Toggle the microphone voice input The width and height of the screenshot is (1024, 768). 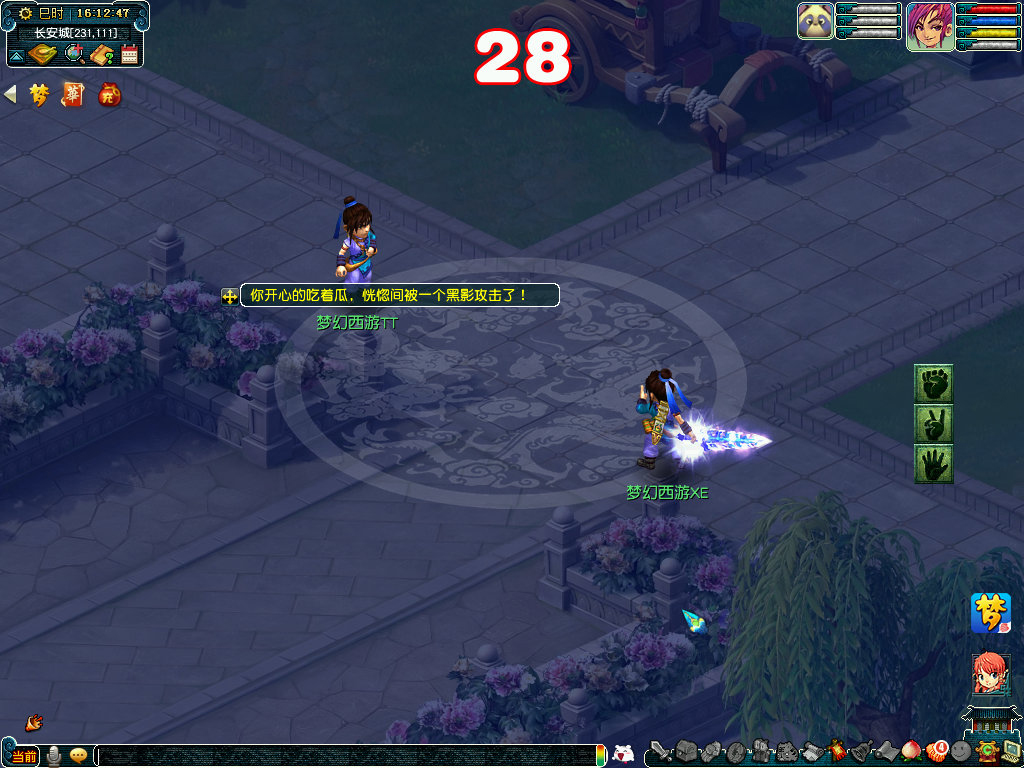click(53, 756)
